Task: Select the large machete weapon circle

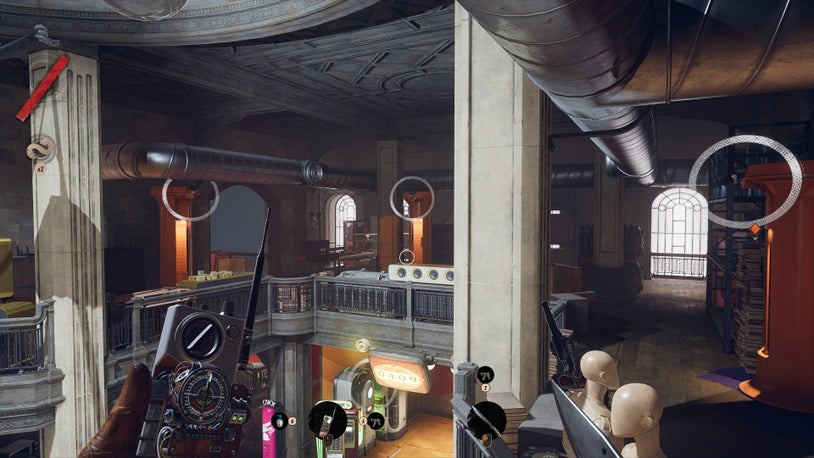Action: [487, 420]
